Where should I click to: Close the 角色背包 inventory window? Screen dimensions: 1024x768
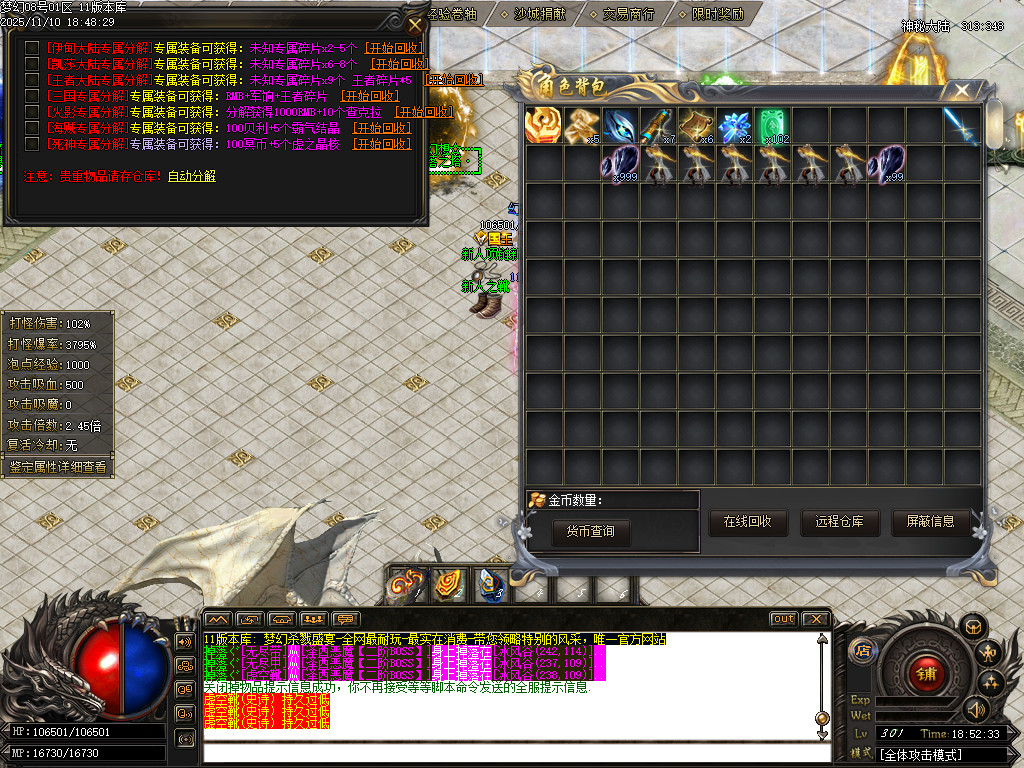(962, 91)
